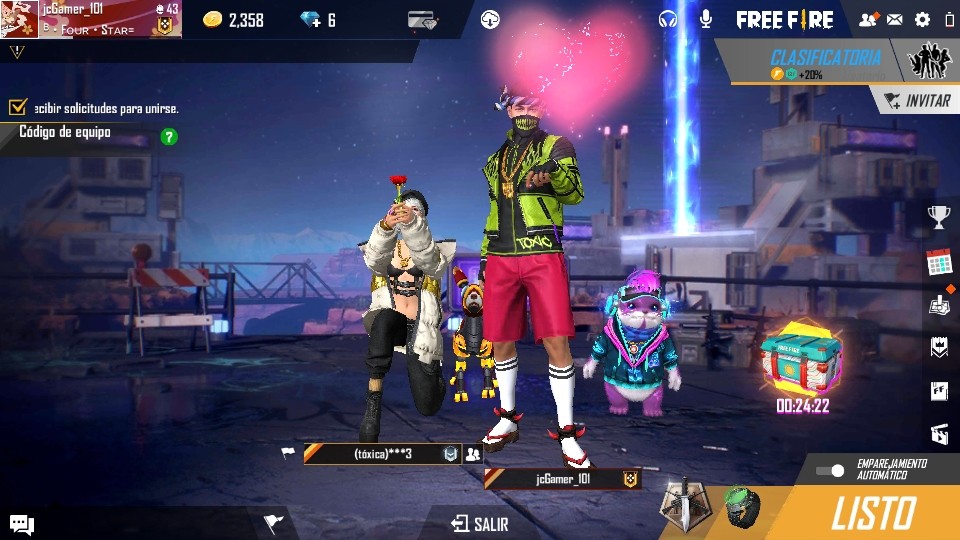Viewport: 960px width, 540px height.
Task: Open the INVITAR invite panel
Action: point(918,101)
